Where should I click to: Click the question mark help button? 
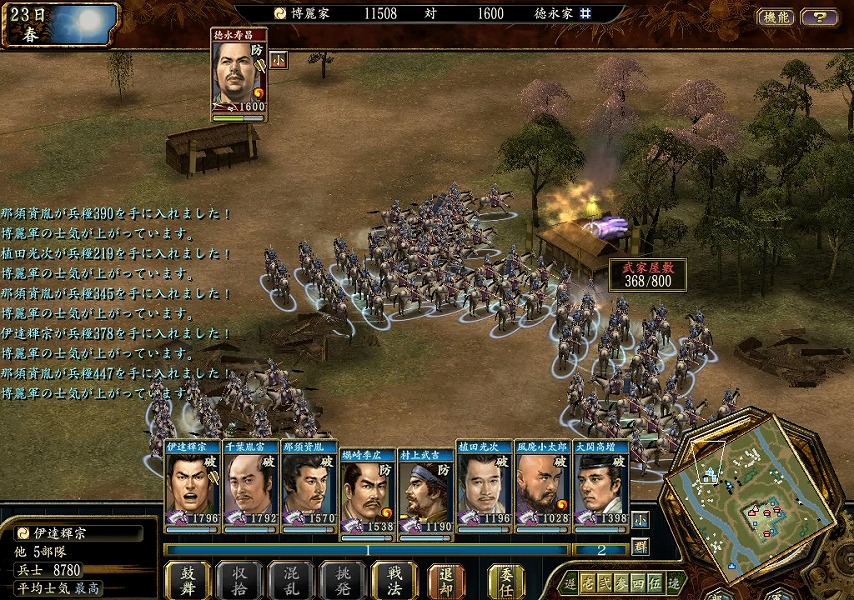click(x=820, y=17)
